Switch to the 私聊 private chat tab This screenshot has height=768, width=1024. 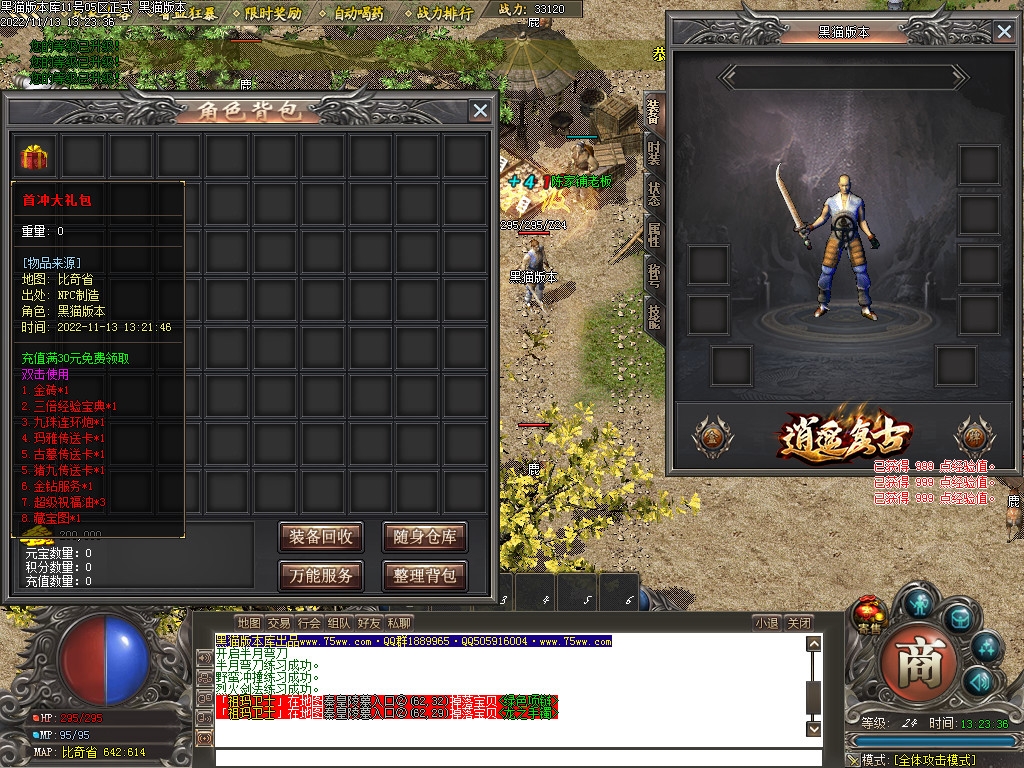(x=398, y=623)
